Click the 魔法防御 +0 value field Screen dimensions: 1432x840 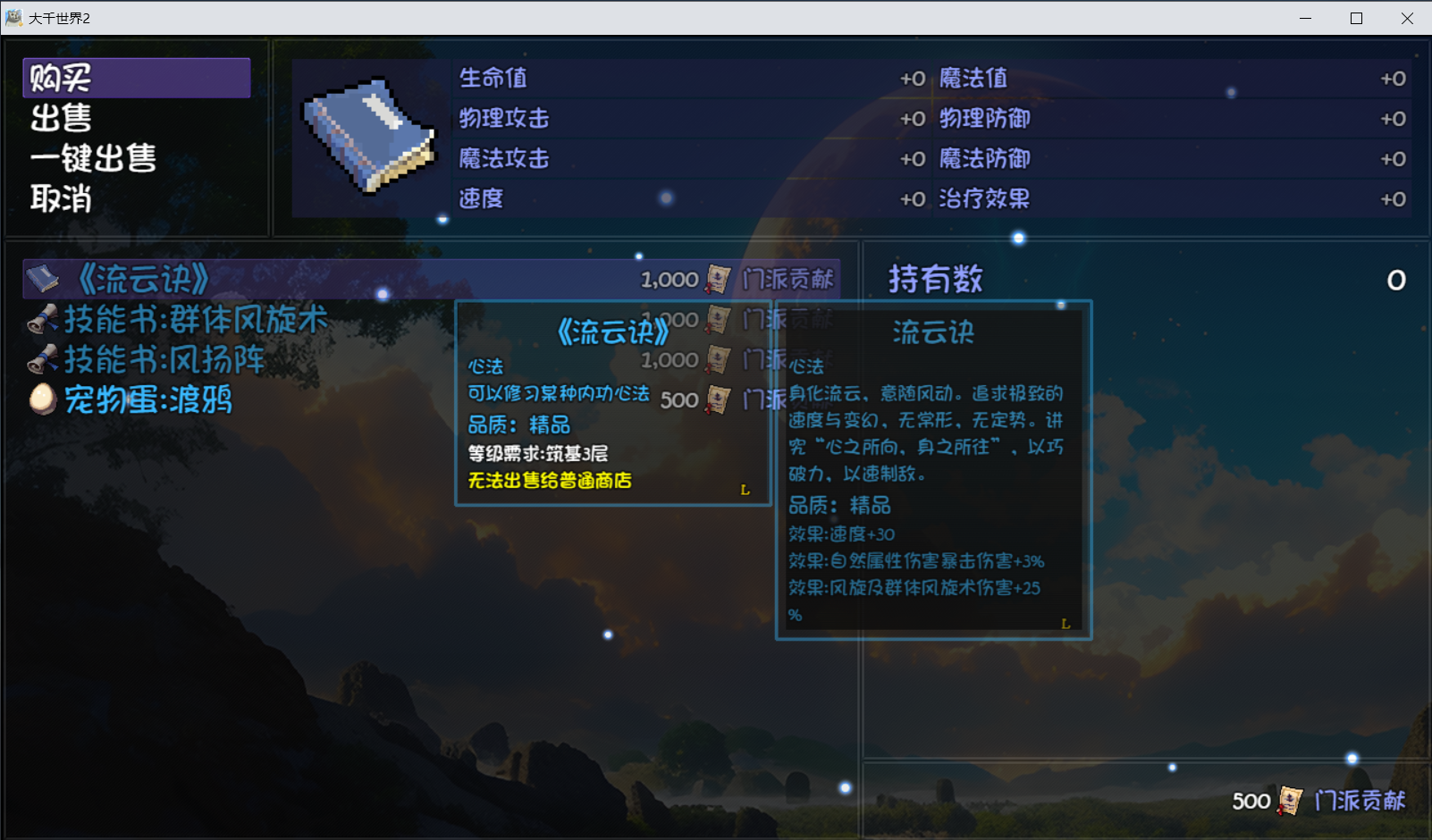(x=1393, y=158)
